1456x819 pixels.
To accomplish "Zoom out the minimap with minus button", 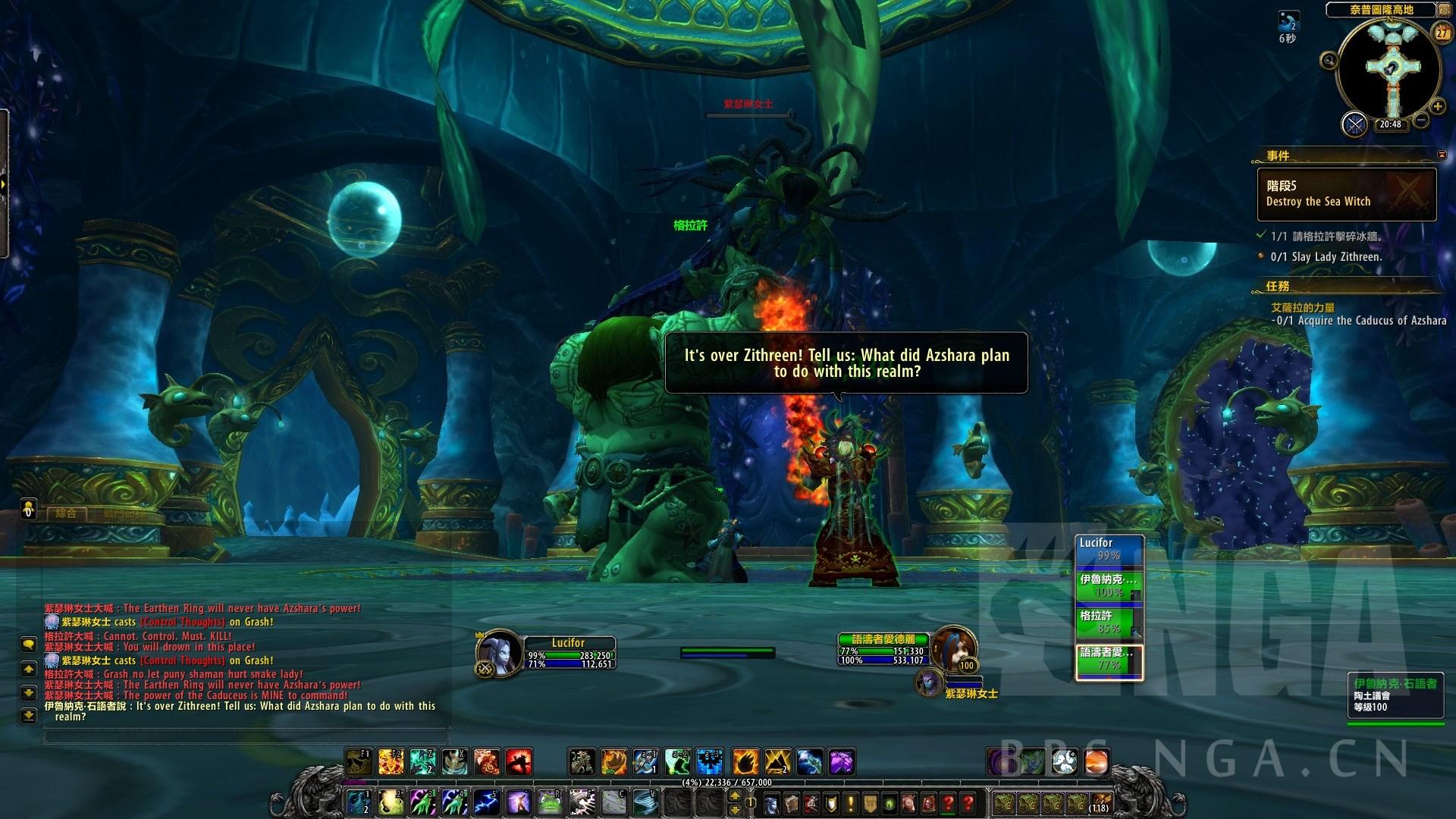I will [1421, 120].
